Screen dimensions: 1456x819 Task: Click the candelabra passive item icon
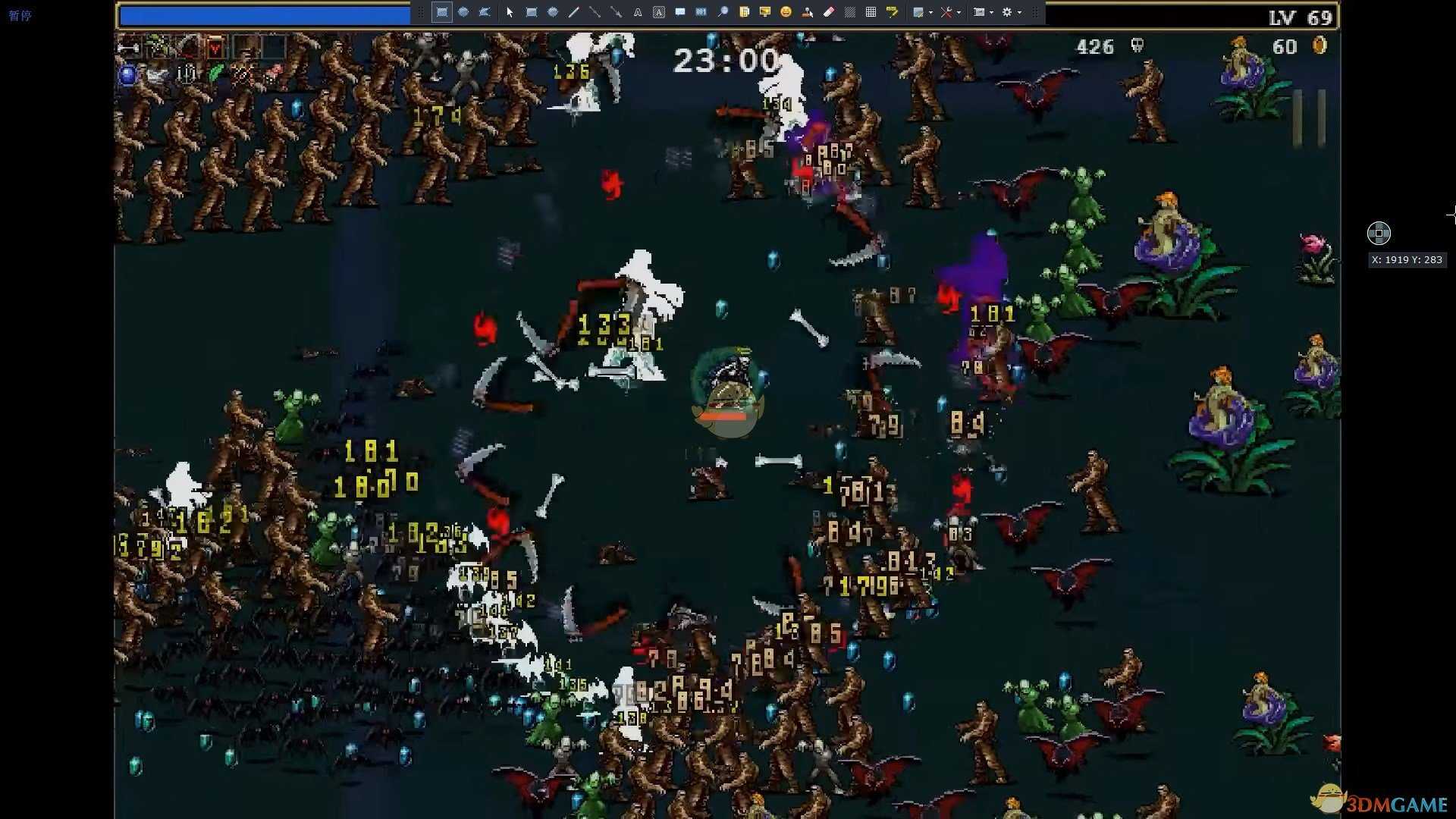[187, 74]
